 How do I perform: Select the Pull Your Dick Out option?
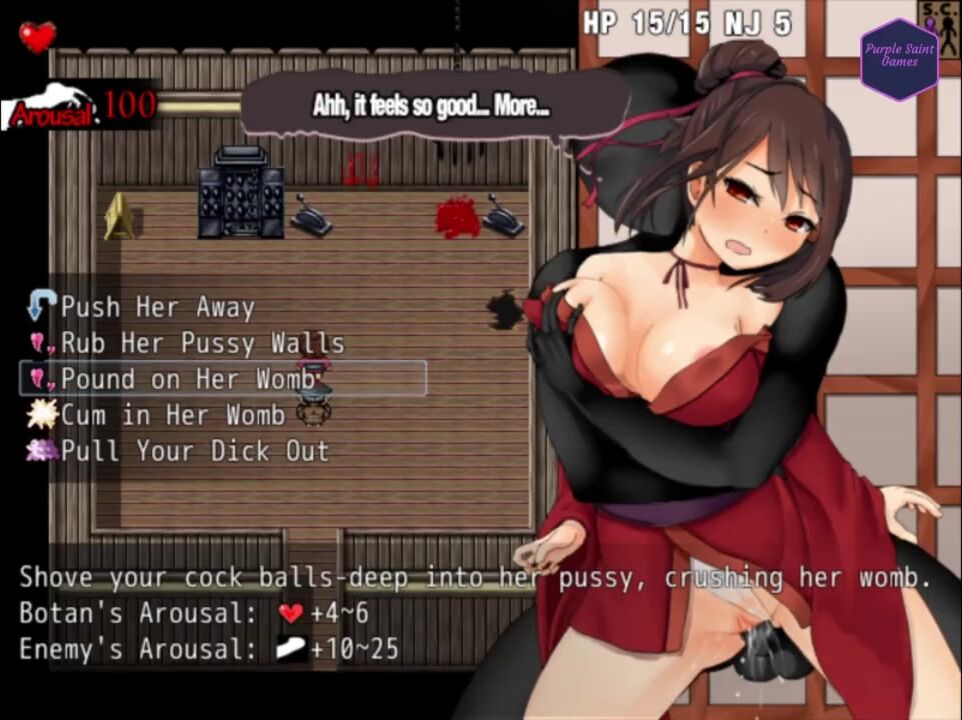tap(194, 451)
